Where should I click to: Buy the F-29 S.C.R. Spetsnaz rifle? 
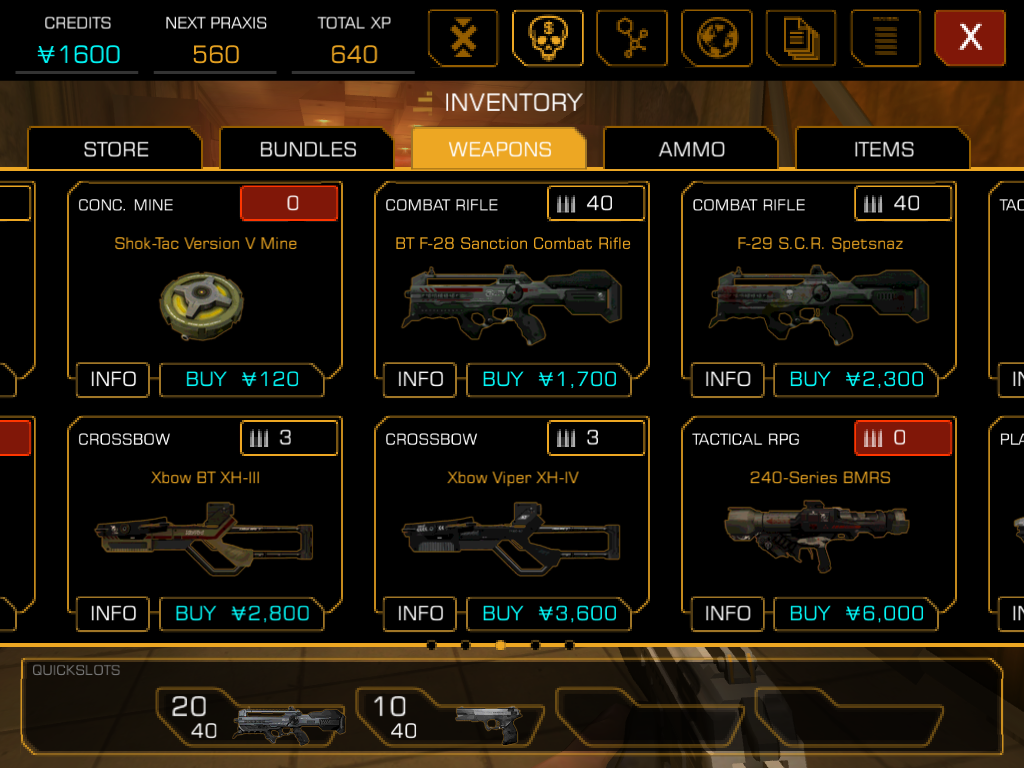[x=856, y=380]
